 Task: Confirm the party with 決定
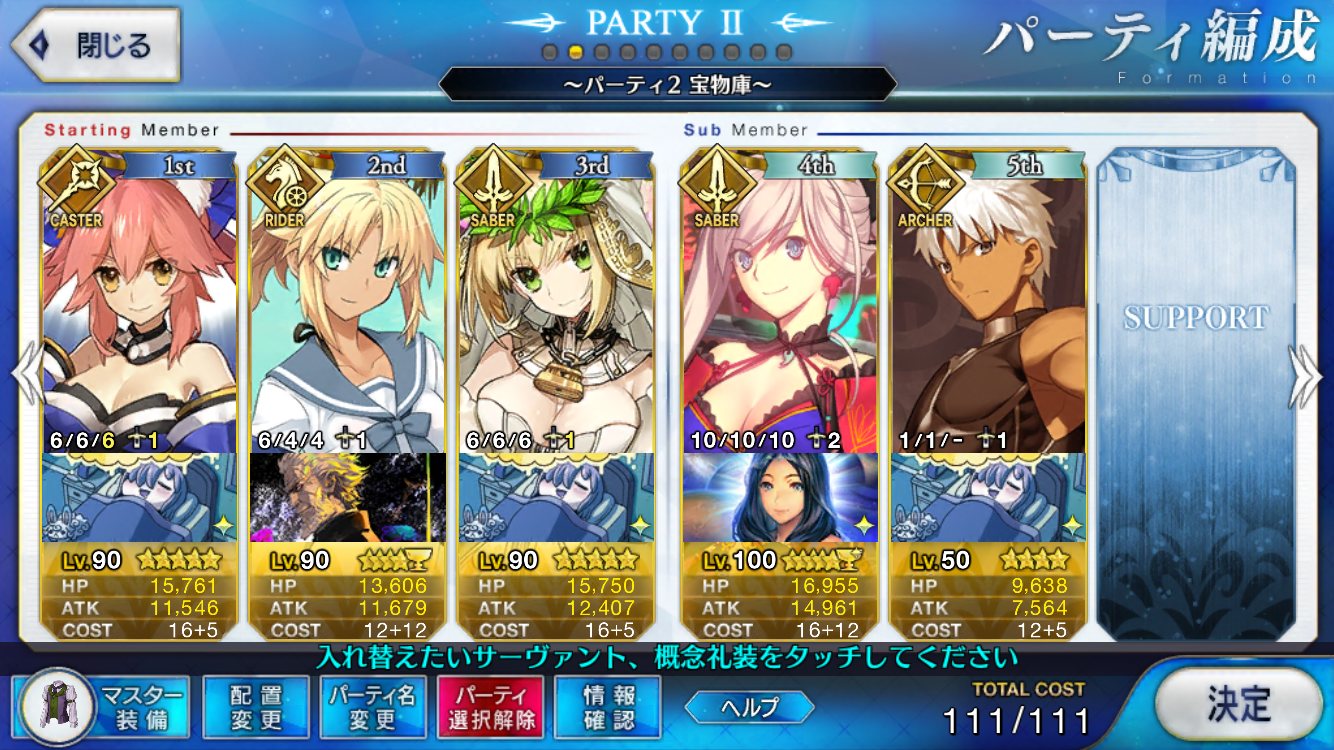tap(1238, 704)
